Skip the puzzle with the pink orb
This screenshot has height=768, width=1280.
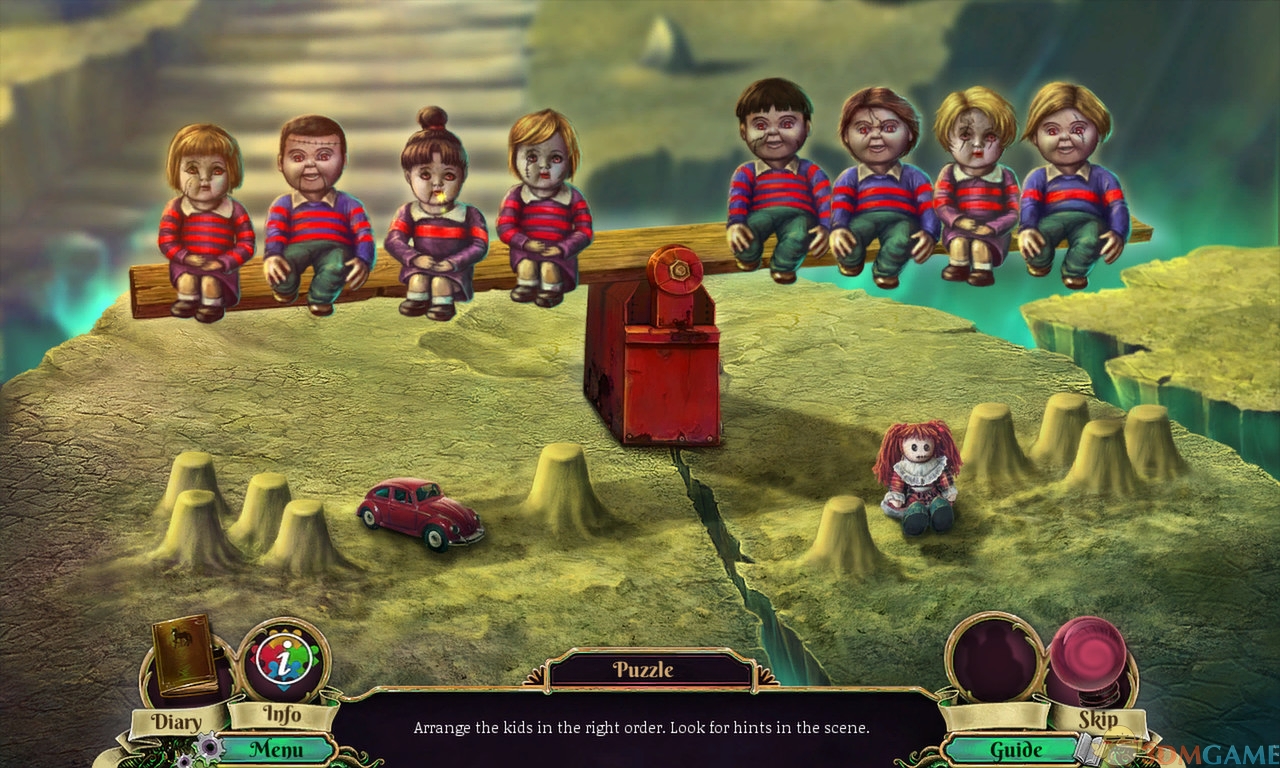[x=1092, y=660]
